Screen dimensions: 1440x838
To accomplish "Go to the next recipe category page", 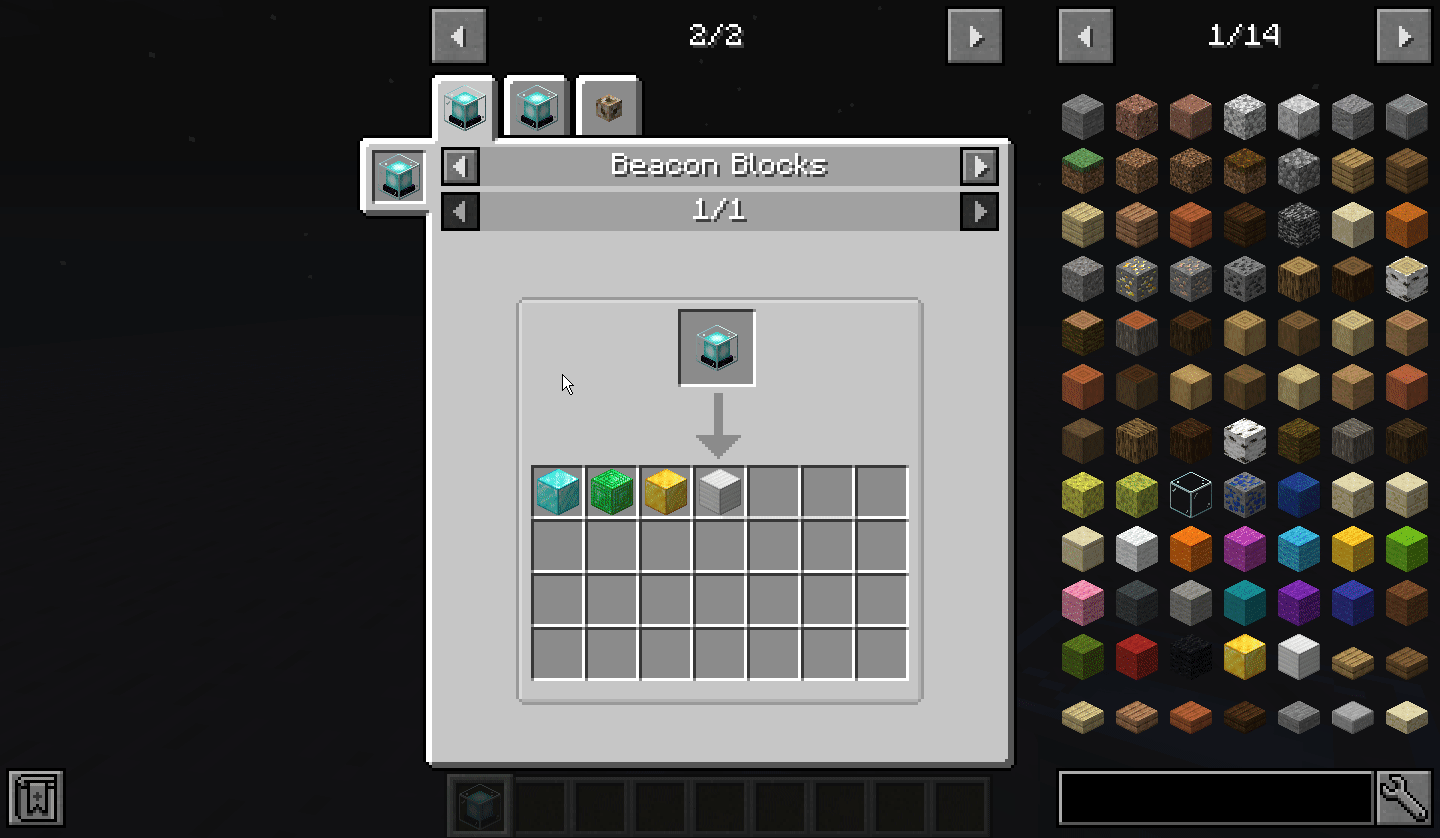I will [x=974, y=35].
